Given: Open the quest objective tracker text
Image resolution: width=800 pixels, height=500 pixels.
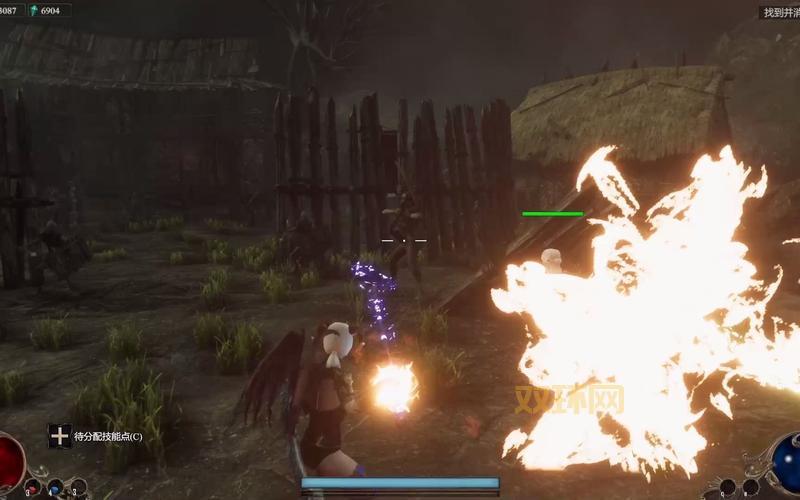Looking at the screenshot, I should (780, 13).
